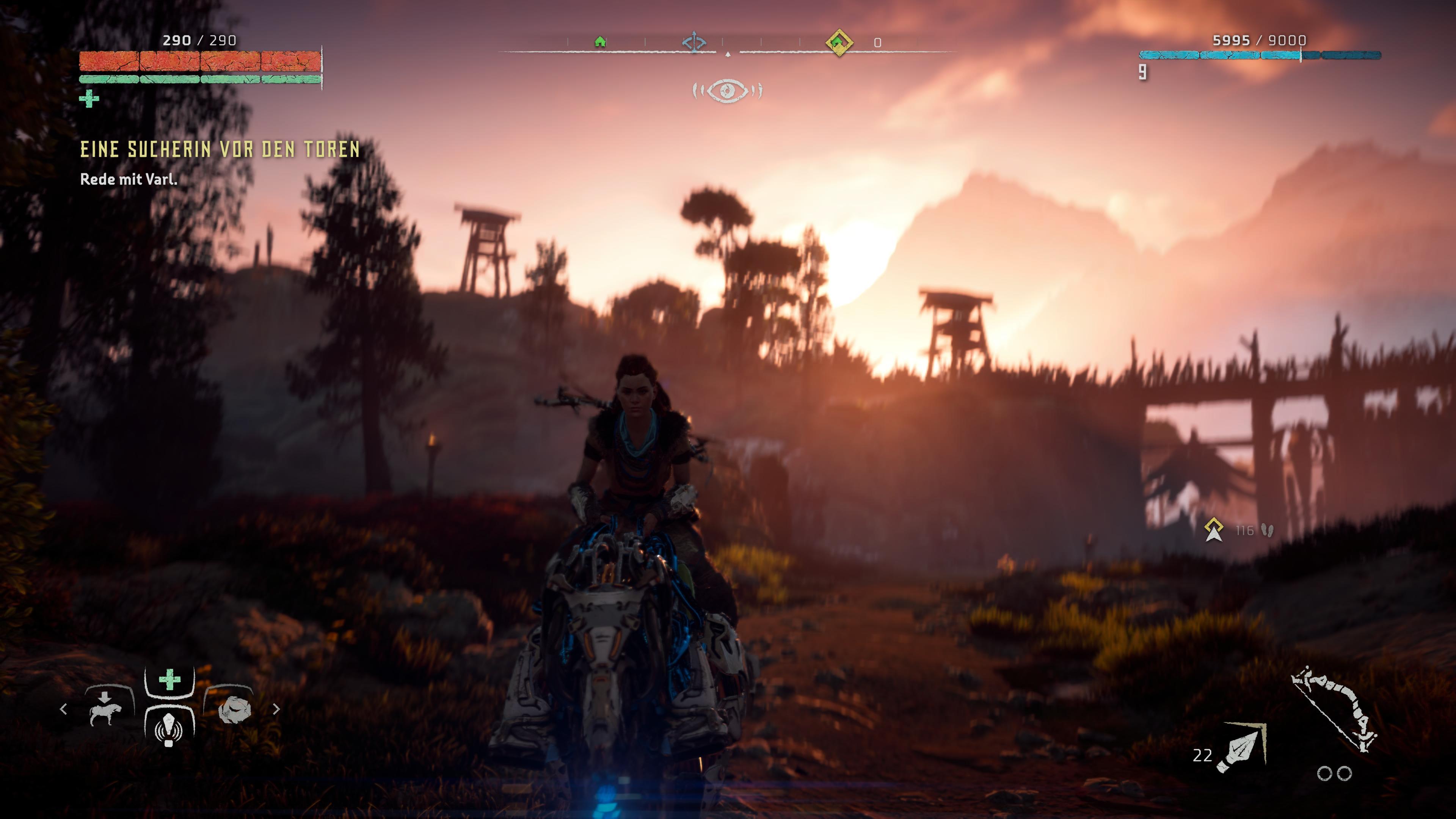Click the eye stealth visibility indicator
The image size is (1456, 819).
[728, 91]
